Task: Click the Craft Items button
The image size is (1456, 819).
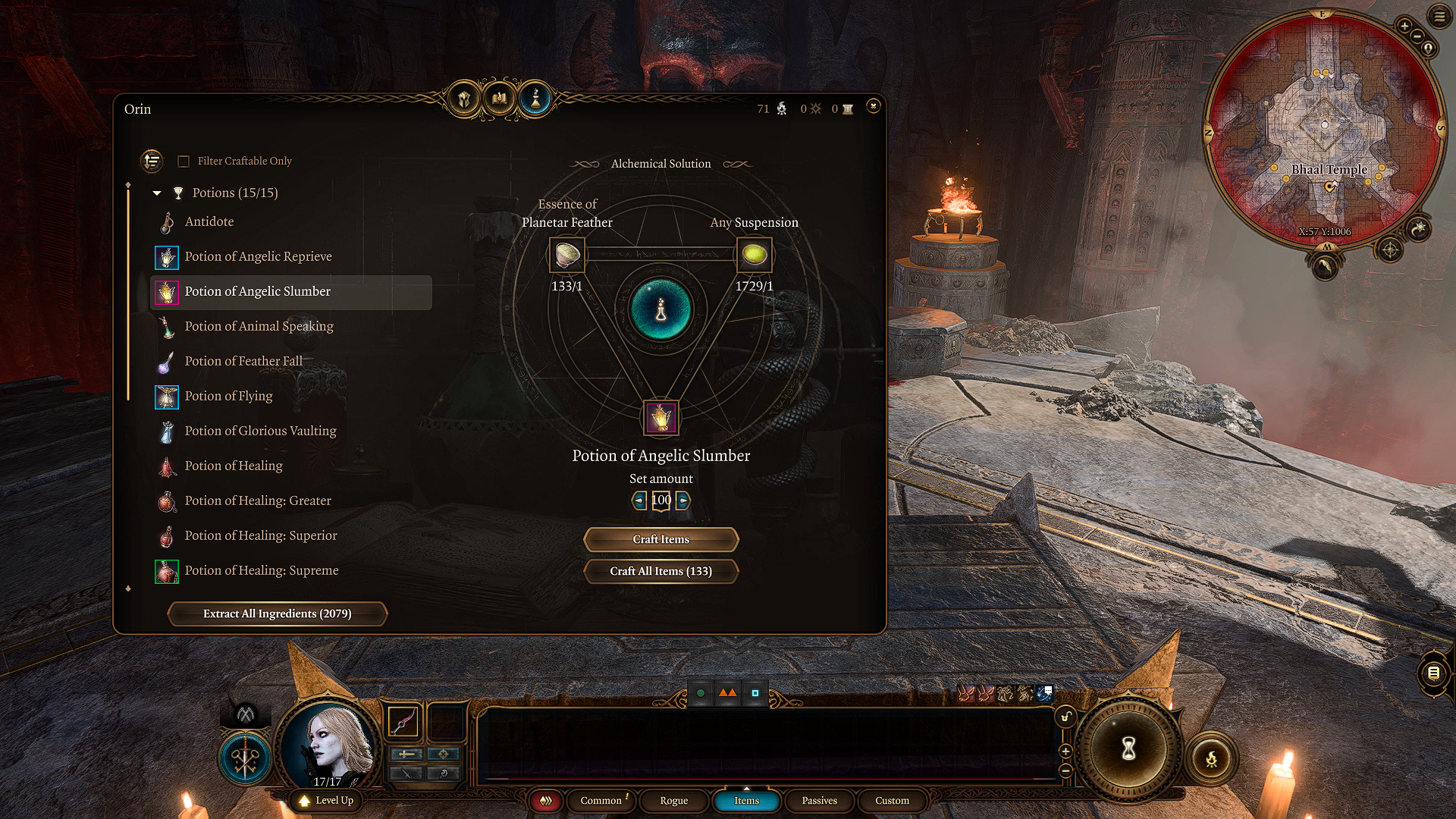Action: pyautogui.click(x=661, y=539)
